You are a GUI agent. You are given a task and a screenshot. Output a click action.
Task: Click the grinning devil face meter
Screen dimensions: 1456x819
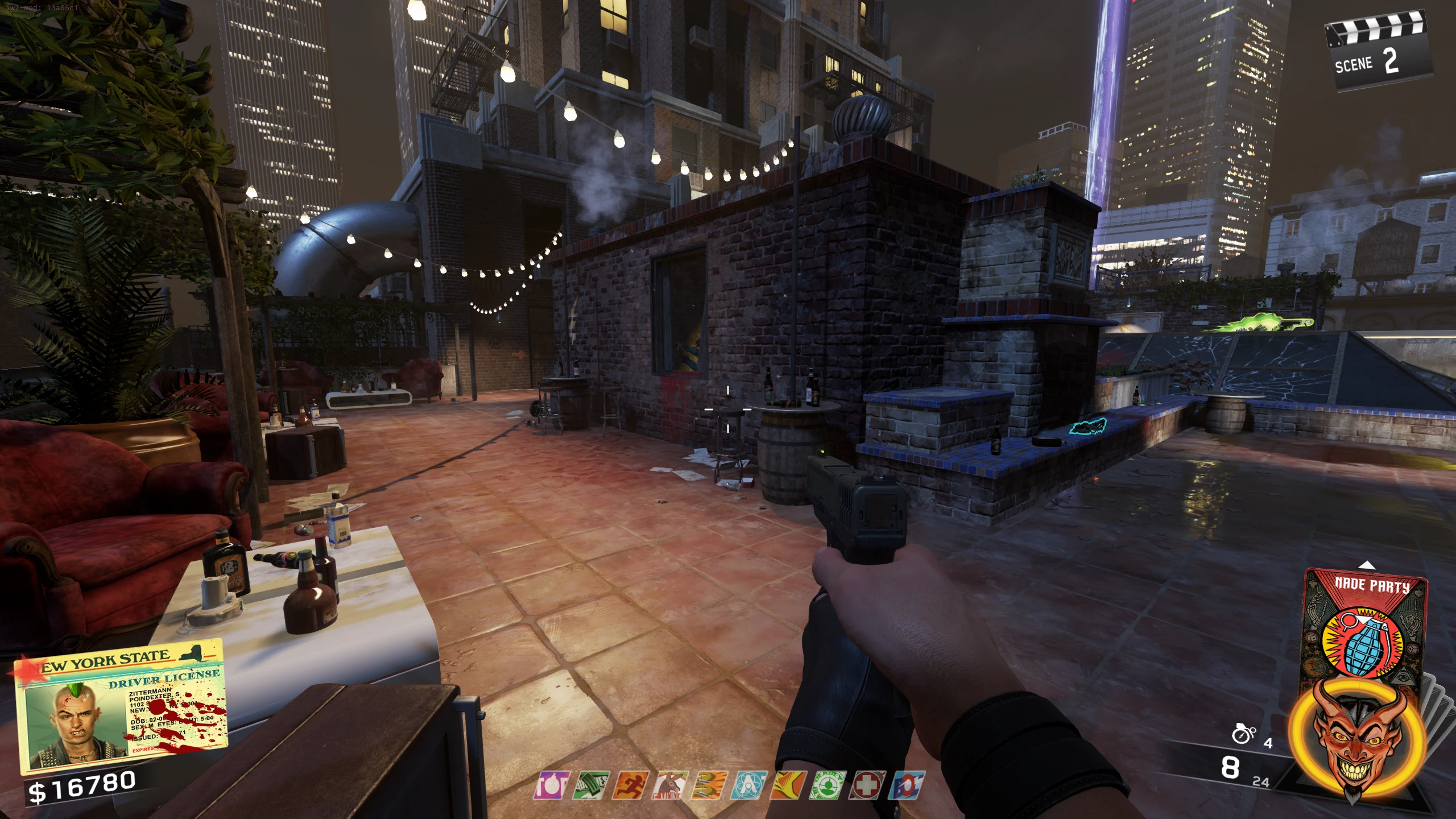point(1358,742)
